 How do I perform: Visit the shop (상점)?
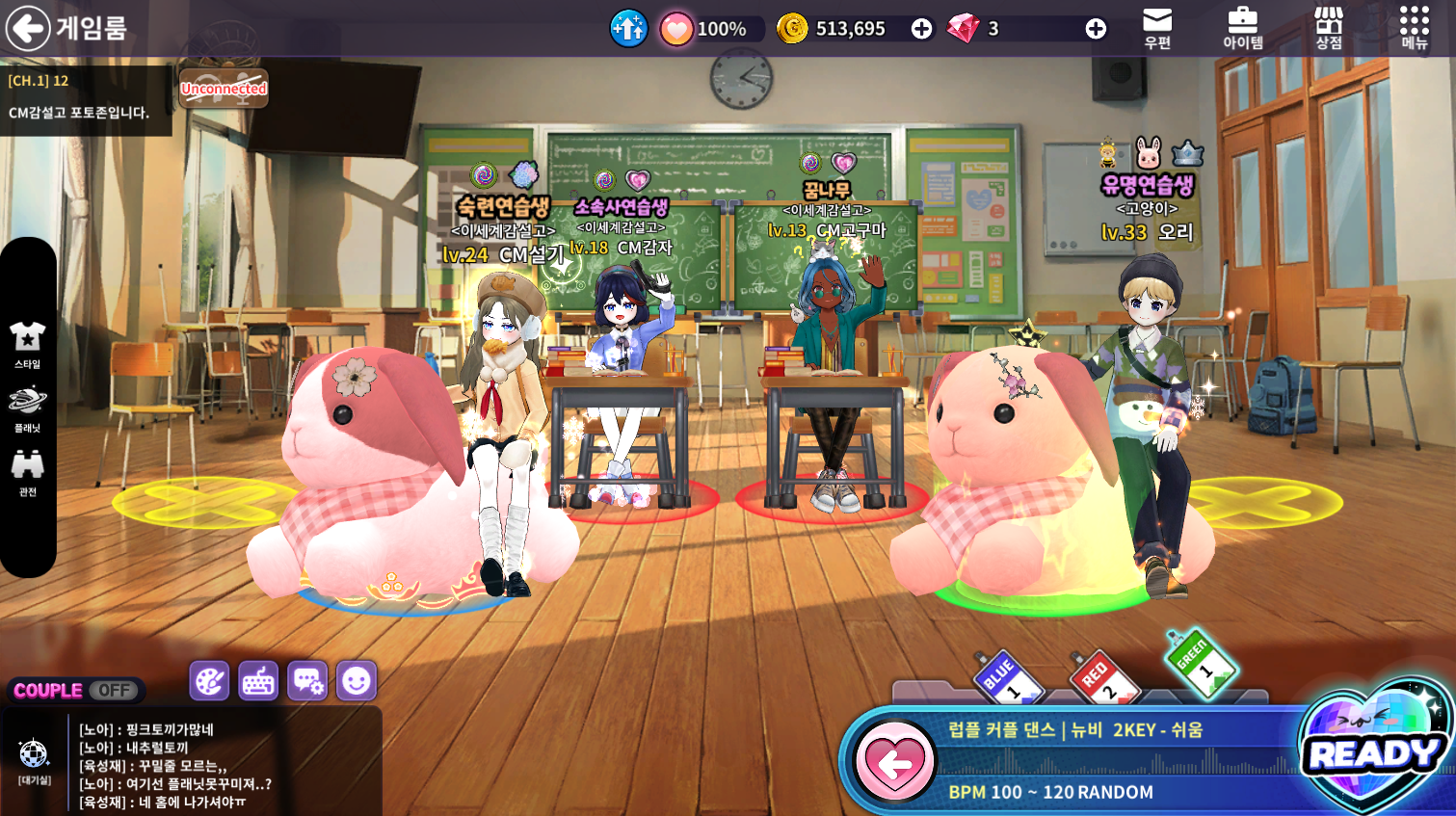coord(1328,28)
